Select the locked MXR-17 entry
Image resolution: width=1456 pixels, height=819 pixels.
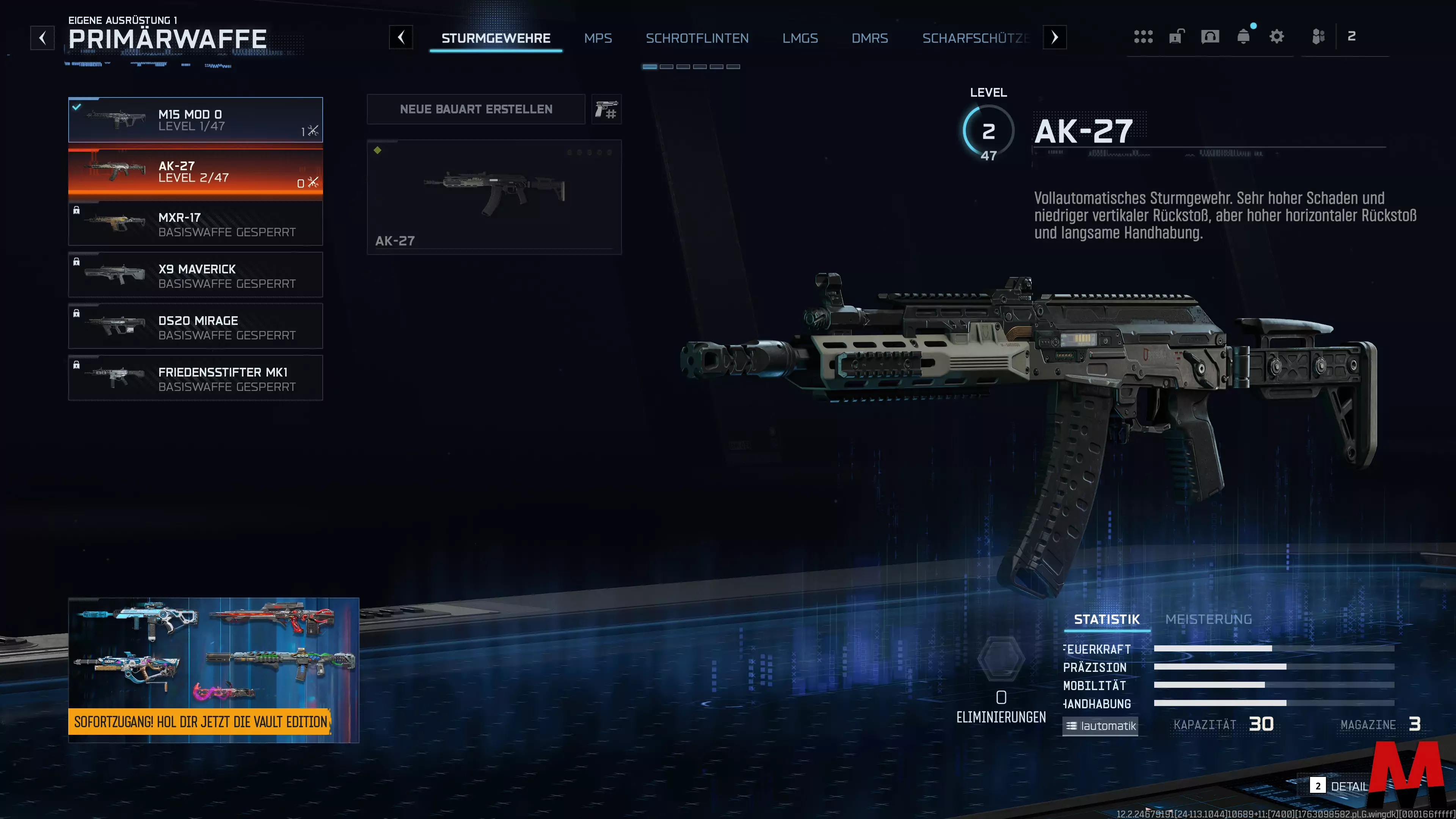(195, 224)
